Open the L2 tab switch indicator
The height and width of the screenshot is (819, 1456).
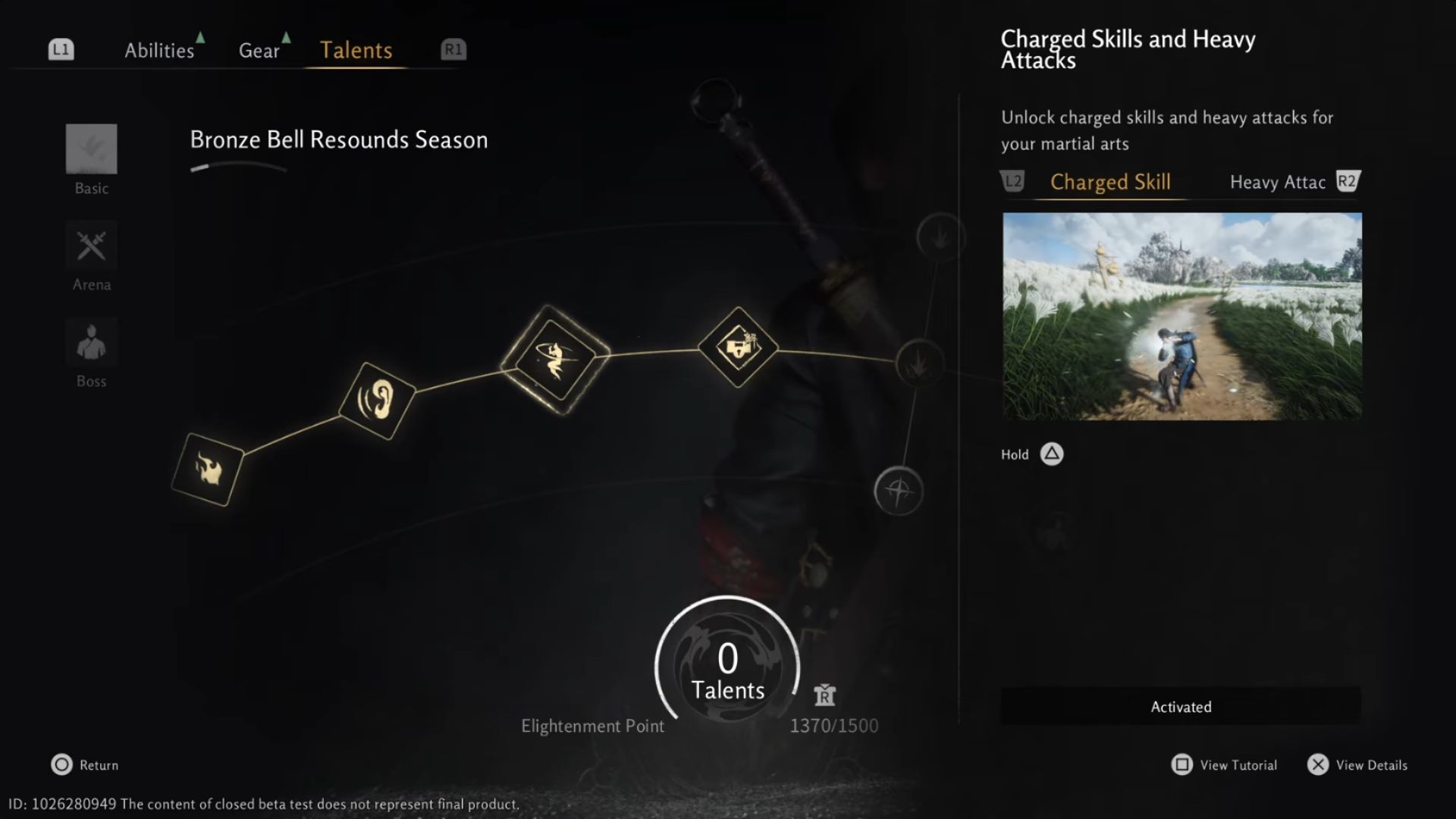pos(1013,181)
